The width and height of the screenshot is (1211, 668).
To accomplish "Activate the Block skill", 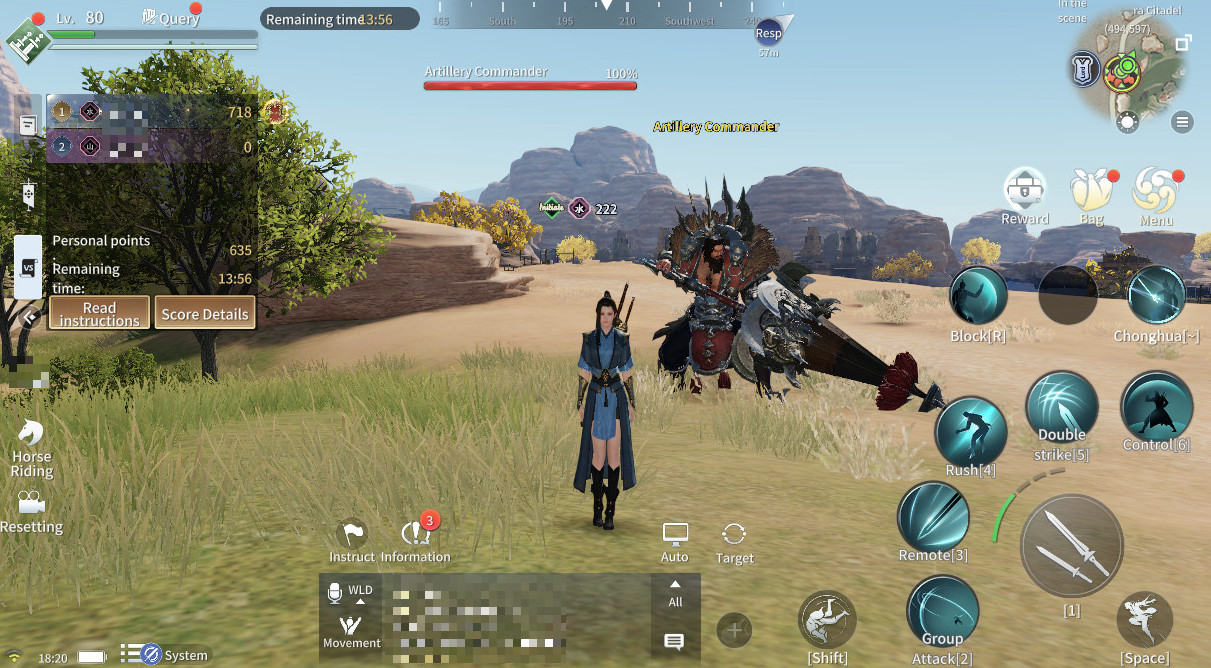I will pos(978,296).
